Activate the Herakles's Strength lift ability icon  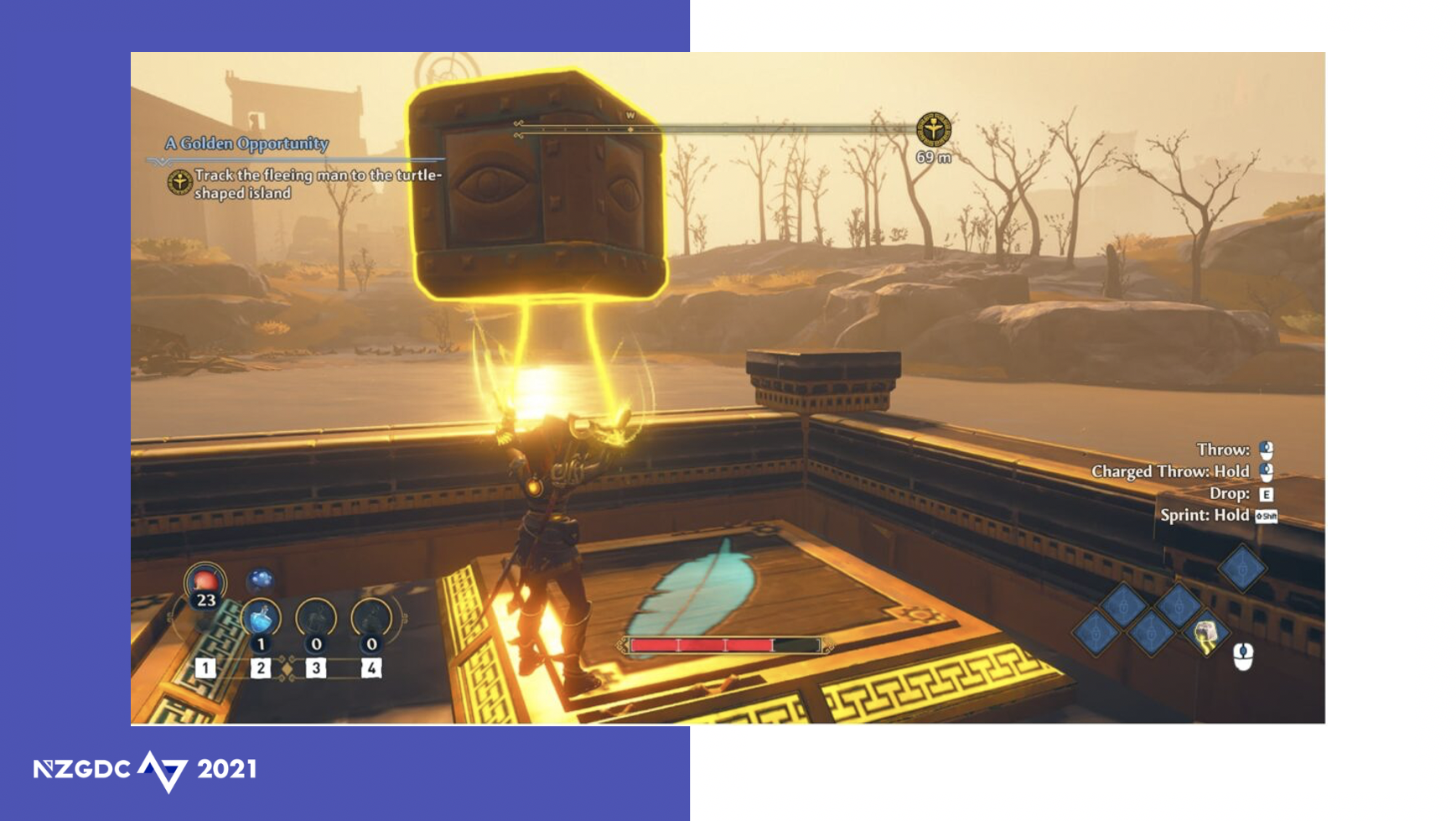click(x=1206, y=634)
